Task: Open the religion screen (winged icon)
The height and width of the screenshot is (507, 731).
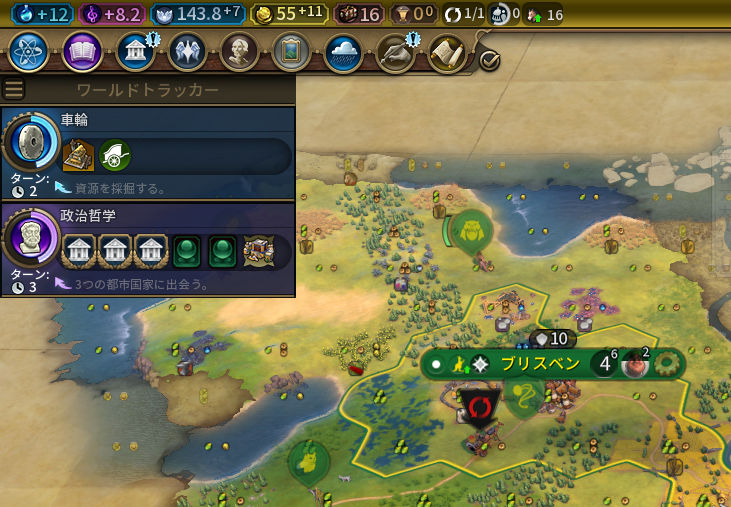Action: [187, 51]
